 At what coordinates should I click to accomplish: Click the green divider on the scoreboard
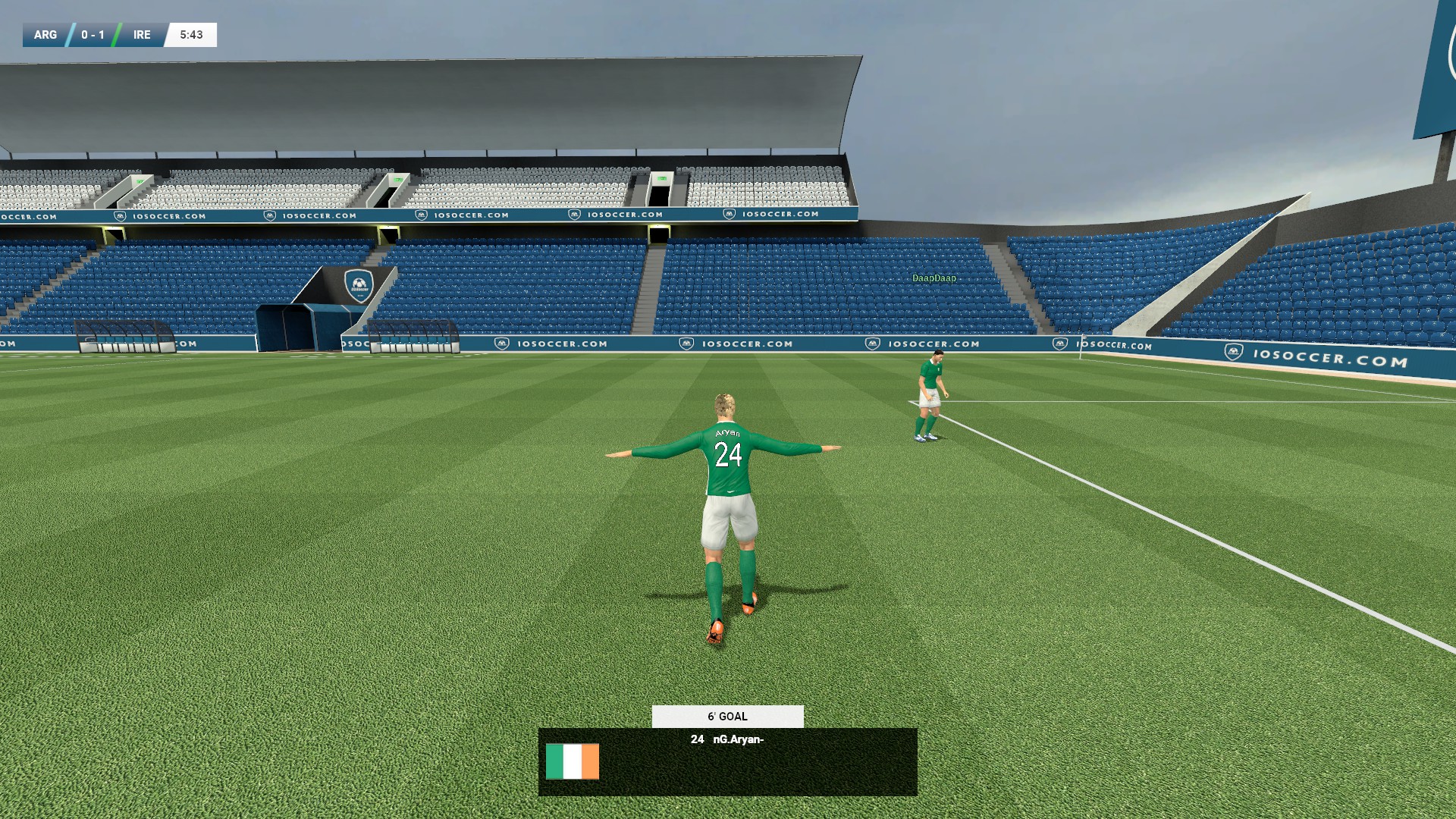tap(116, 34)
